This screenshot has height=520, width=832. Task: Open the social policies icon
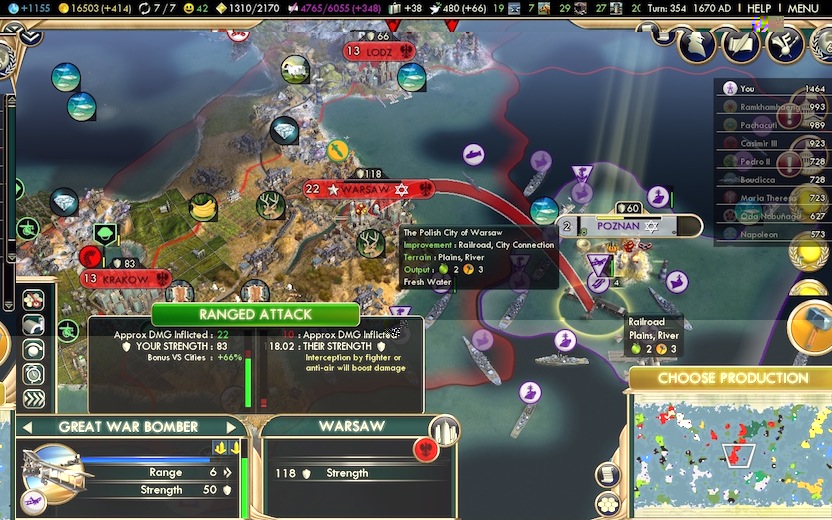[x=742, y=42]
